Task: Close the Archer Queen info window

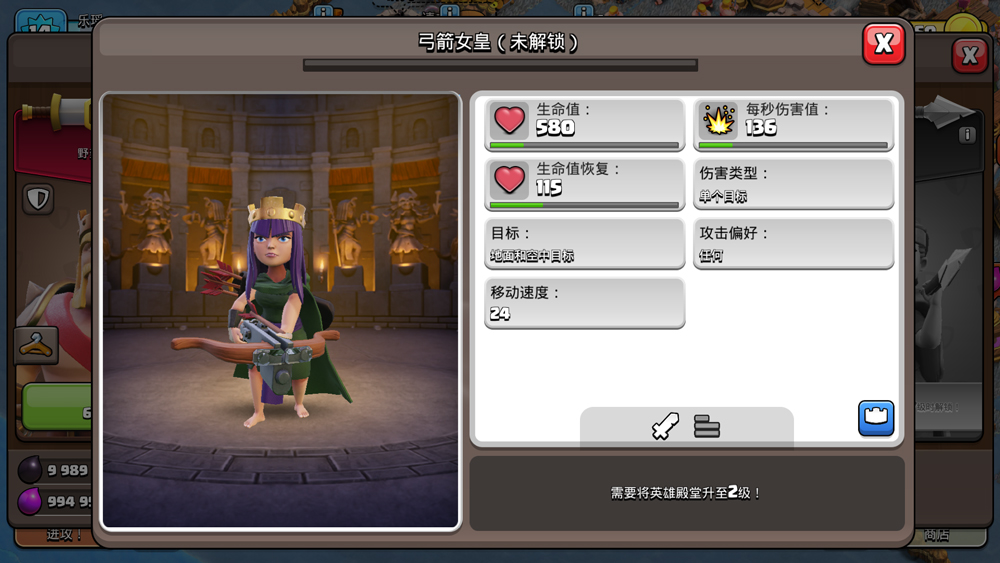Action: coord(883,44)
